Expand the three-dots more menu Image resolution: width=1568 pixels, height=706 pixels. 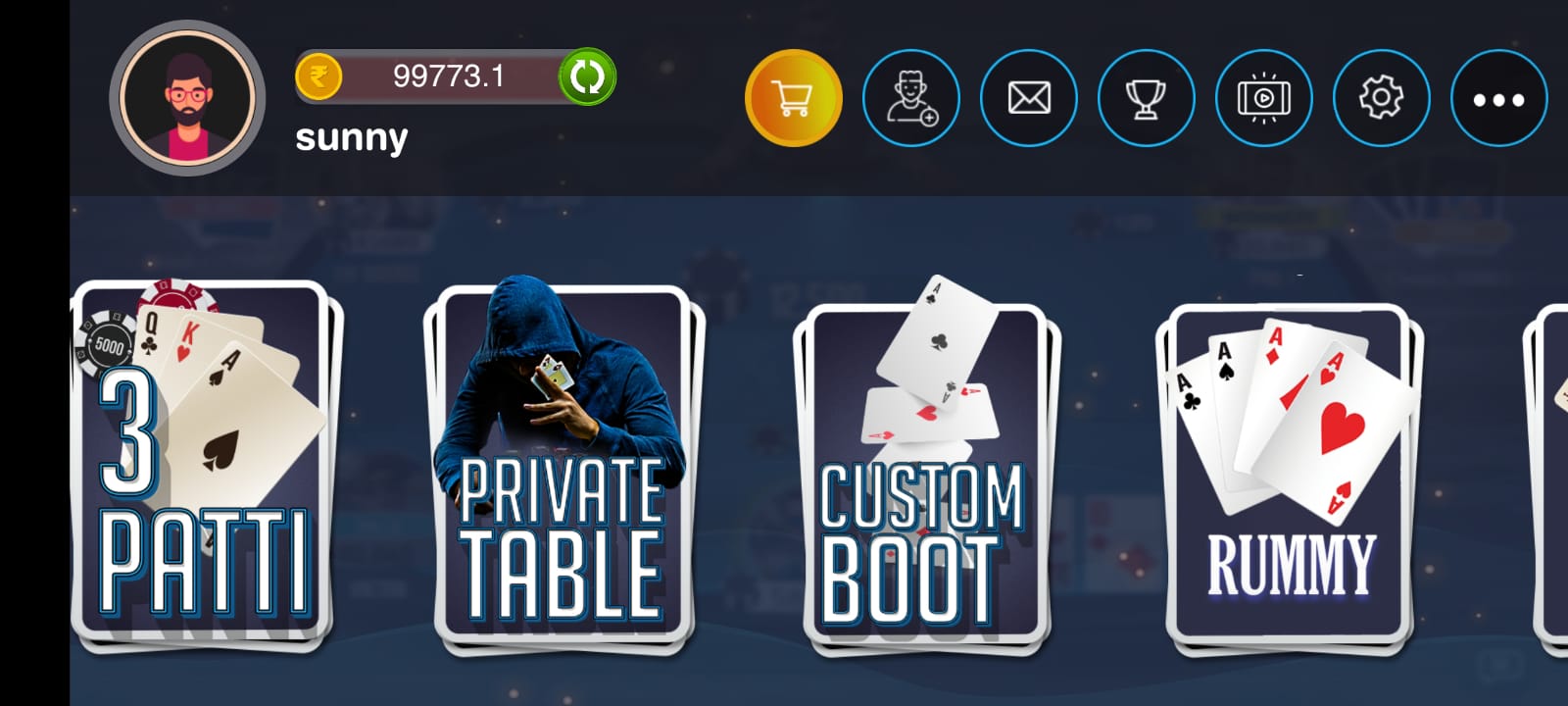point(1498,98)
